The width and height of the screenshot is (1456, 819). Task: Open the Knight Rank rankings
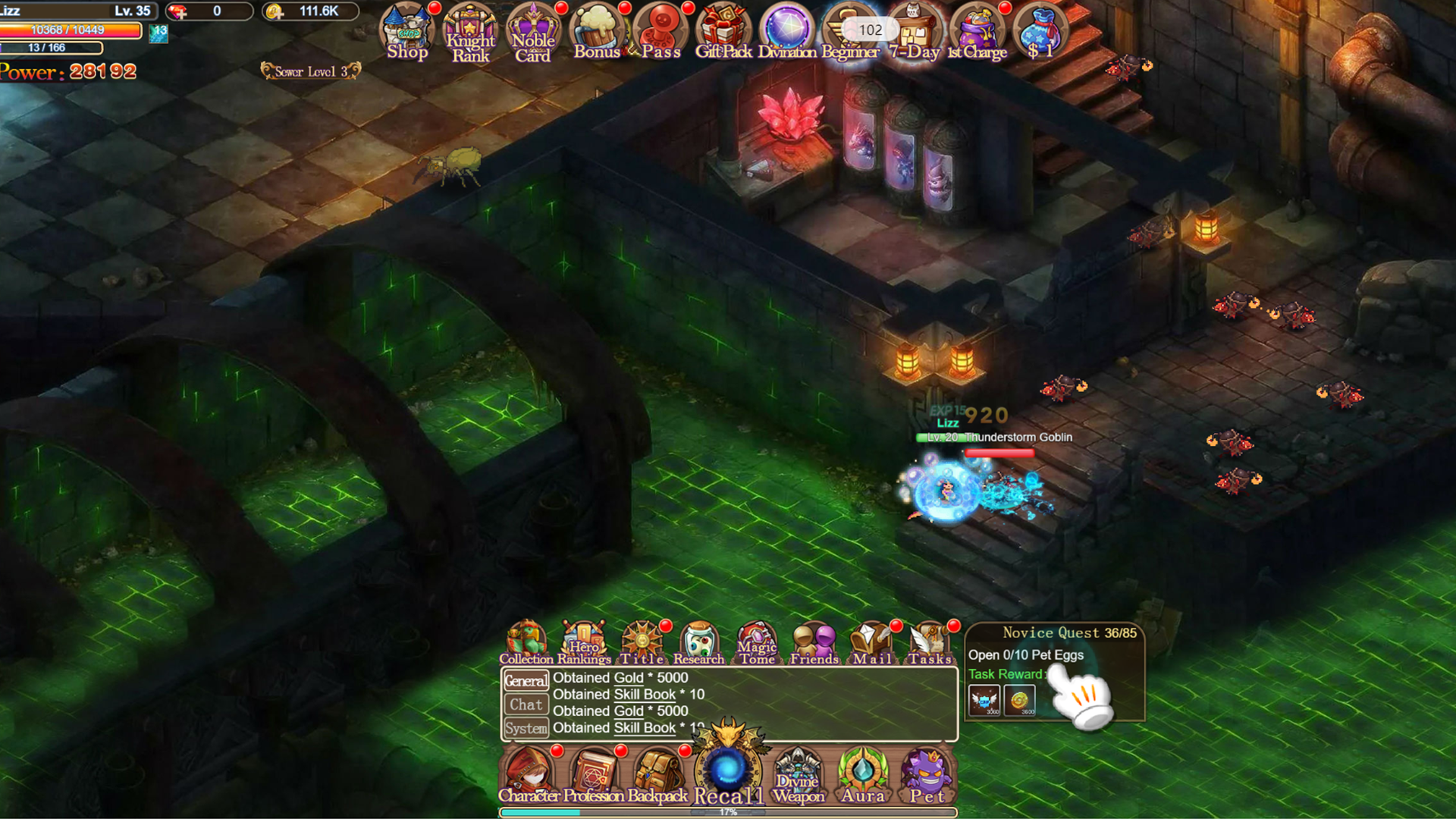[x=470, y=30]
